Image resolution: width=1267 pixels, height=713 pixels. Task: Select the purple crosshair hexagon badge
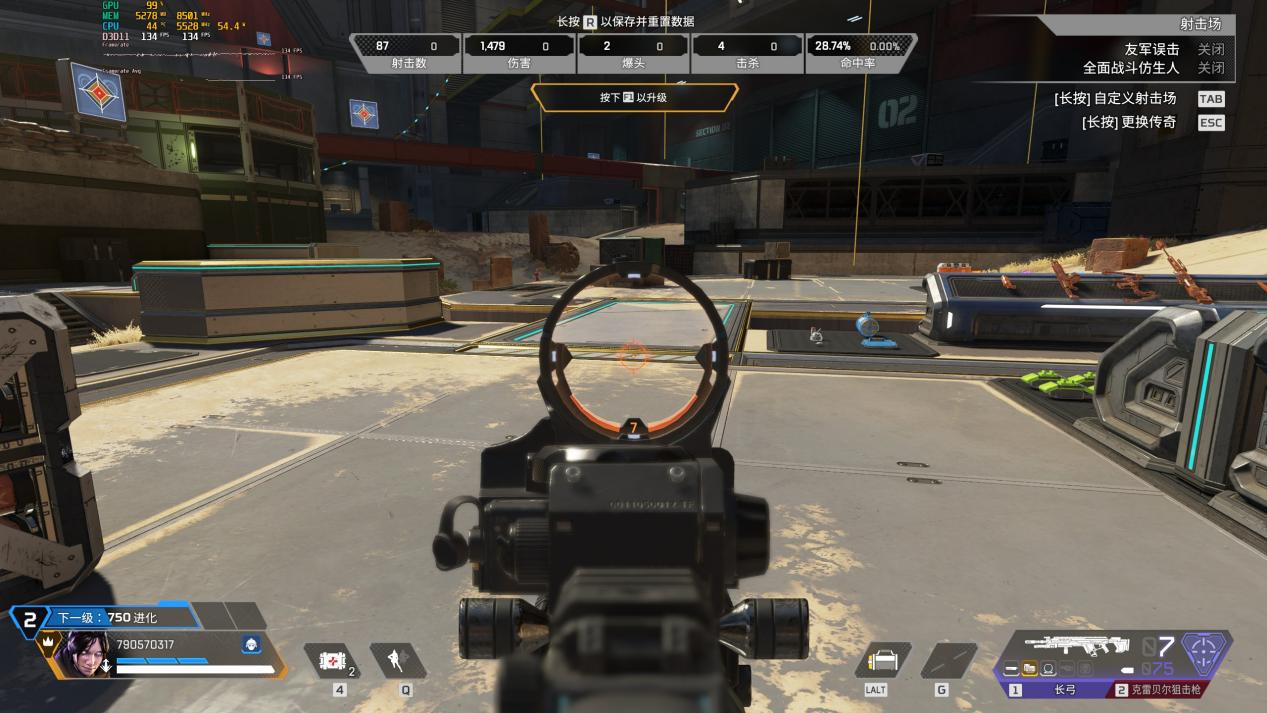pyautogui.click(x=1205, y=652)
